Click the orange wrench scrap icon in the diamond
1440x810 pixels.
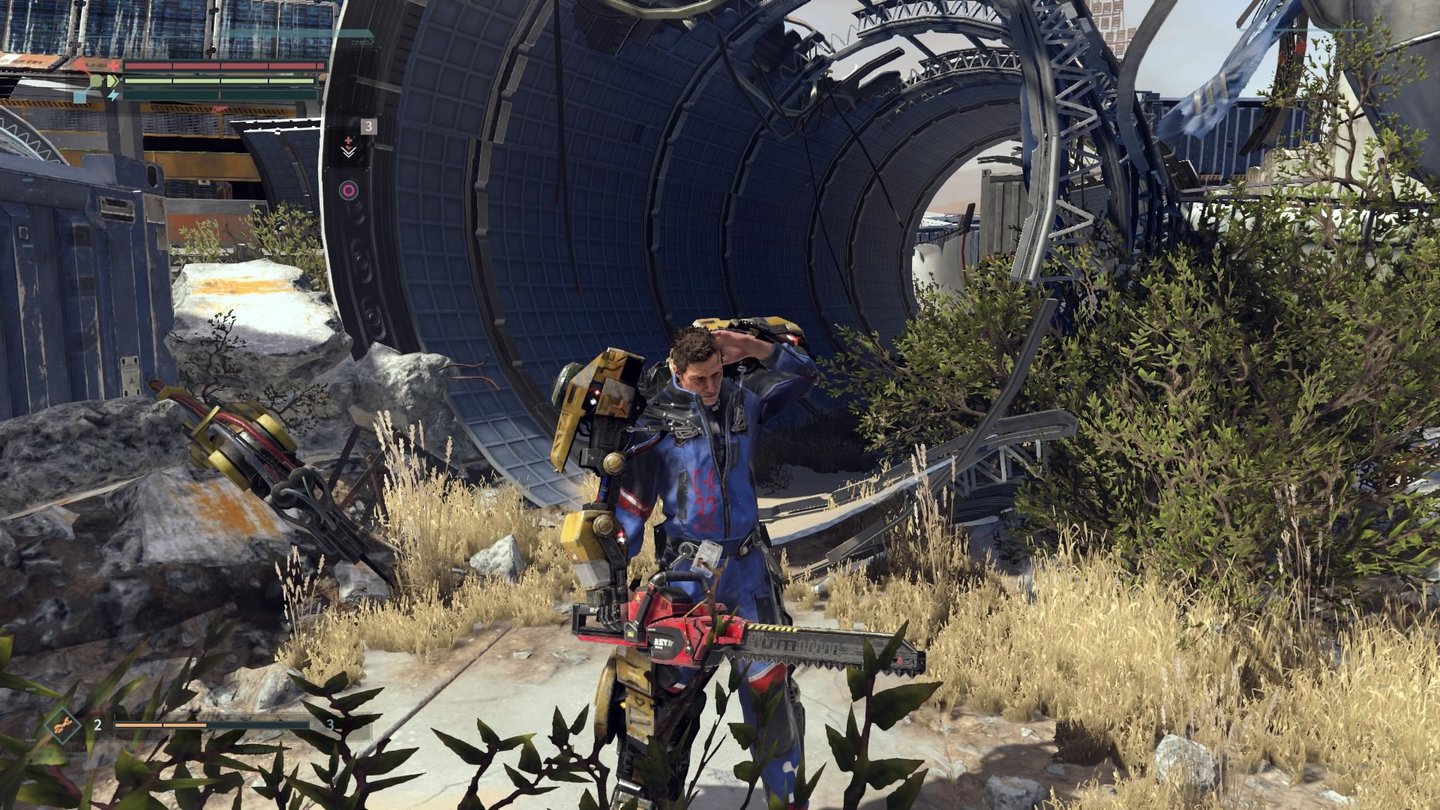62,724
